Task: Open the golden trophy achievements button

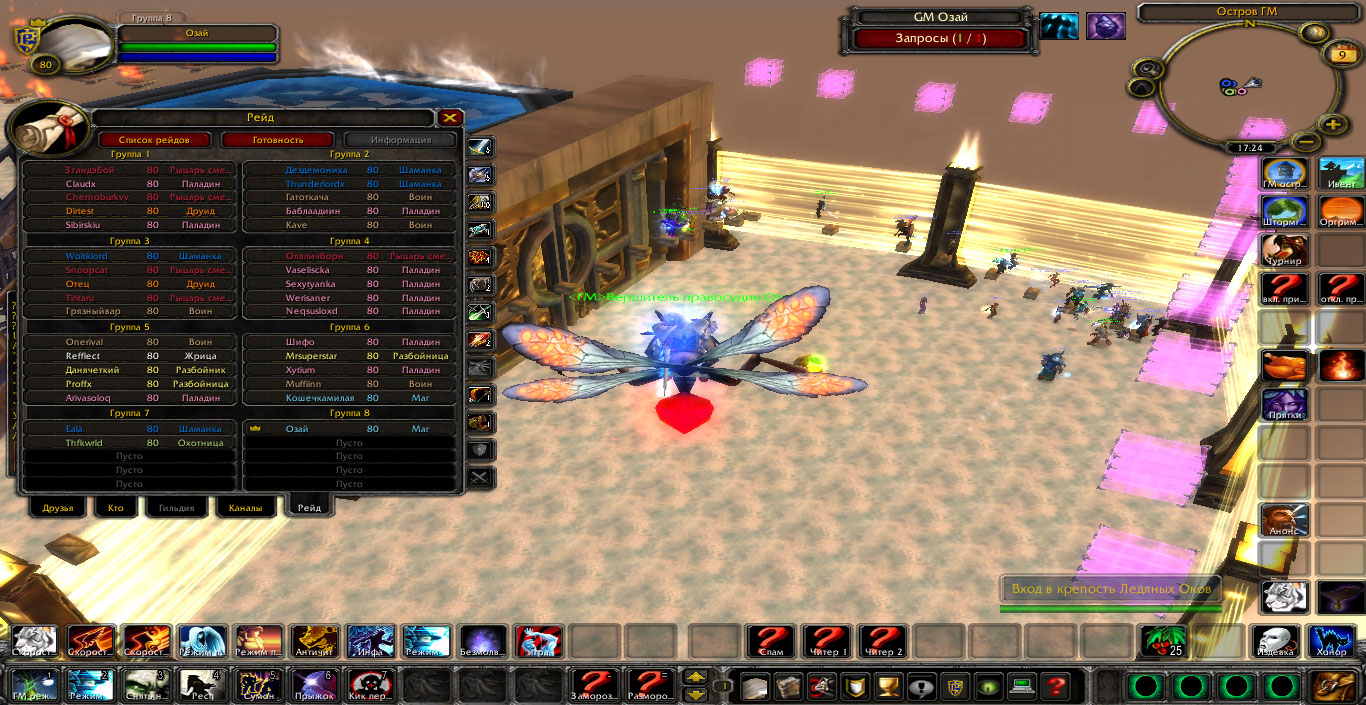Action: tap(886, 687)
